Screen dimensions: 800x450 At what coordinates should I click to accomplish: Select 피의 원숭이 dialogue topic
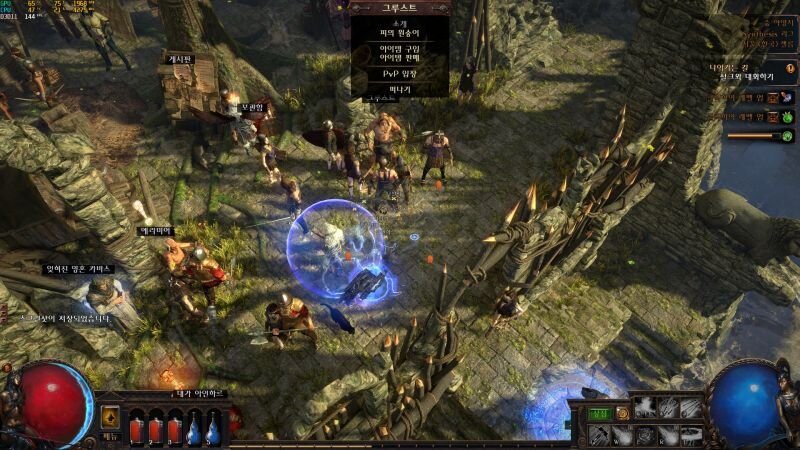click(399, 34)
